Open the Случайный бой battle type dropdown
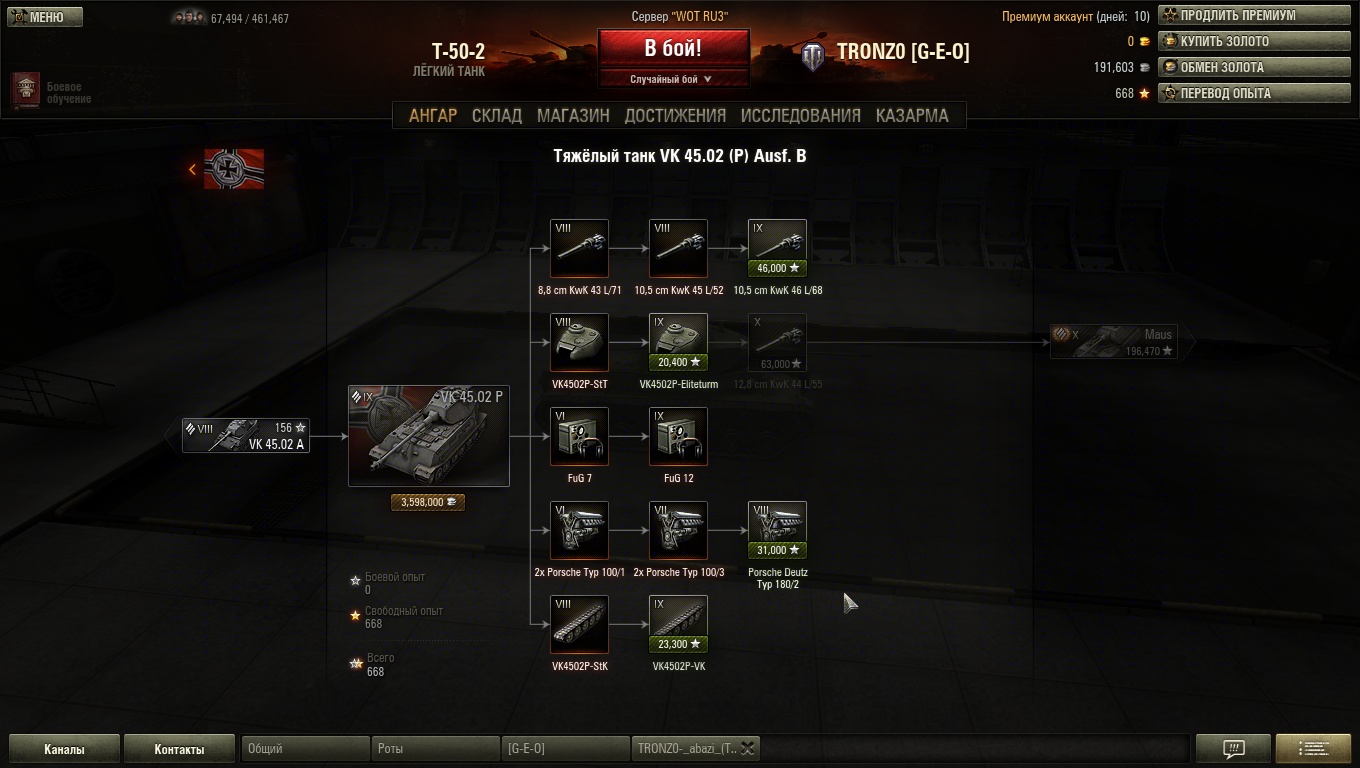Screen dimensions: 1360x768 pos(673,79)
